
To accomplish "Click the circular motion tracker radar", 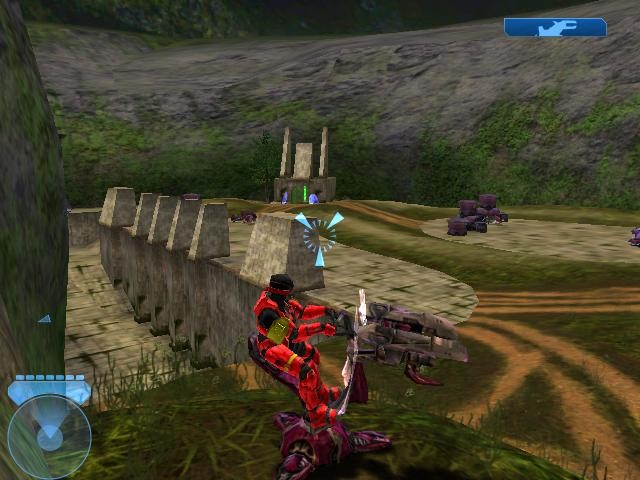I will coord(49,436).
